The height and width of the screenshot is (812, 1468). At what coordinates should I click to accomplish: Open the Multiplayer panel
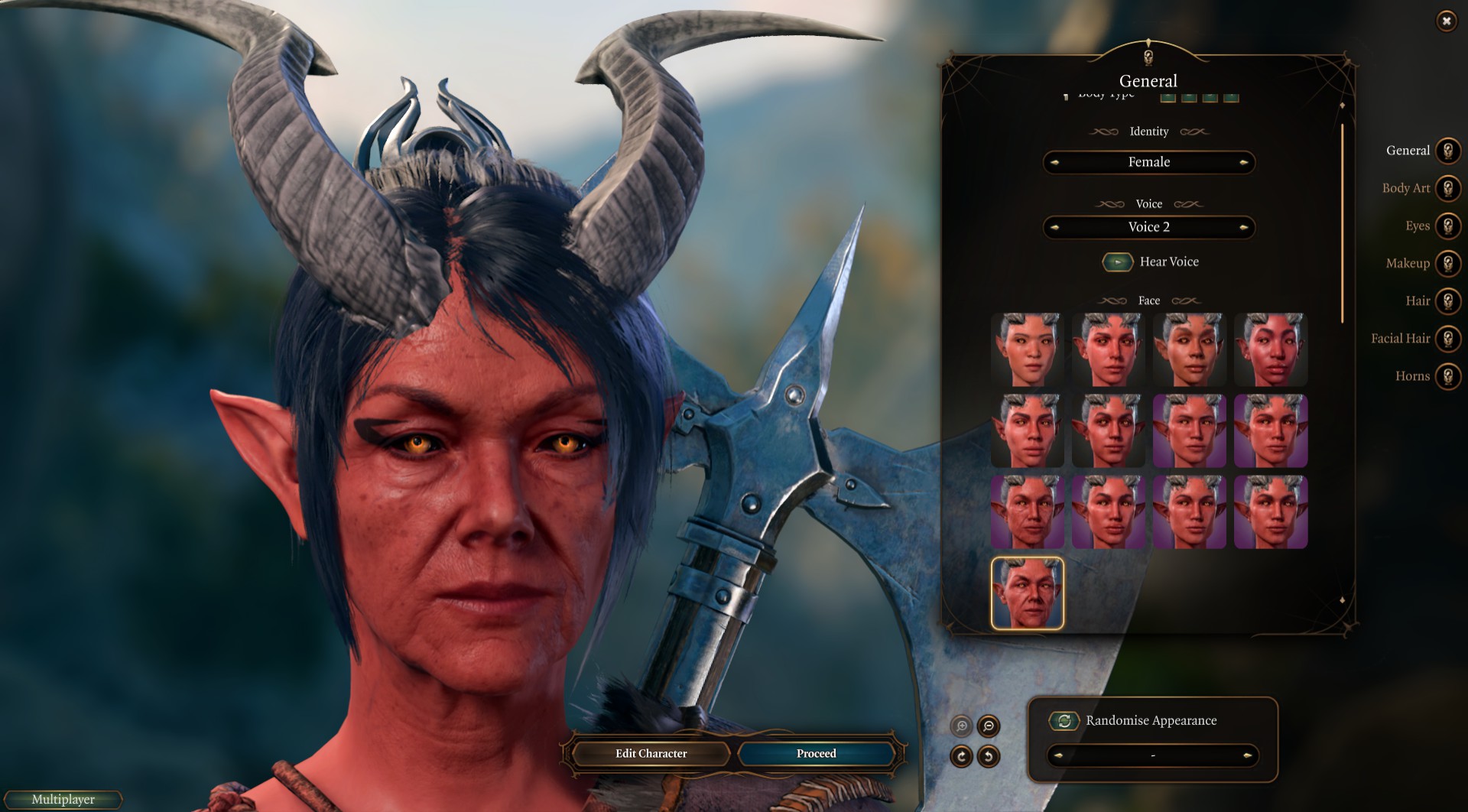pyautogui.click(x=63, y=799)
